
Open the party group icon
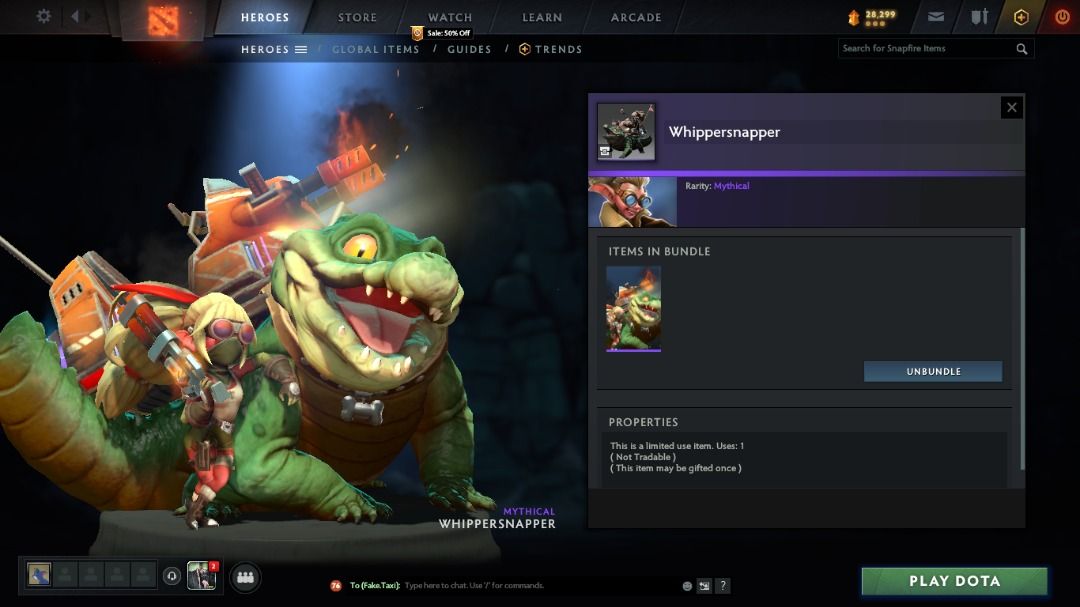coord(245,577)
